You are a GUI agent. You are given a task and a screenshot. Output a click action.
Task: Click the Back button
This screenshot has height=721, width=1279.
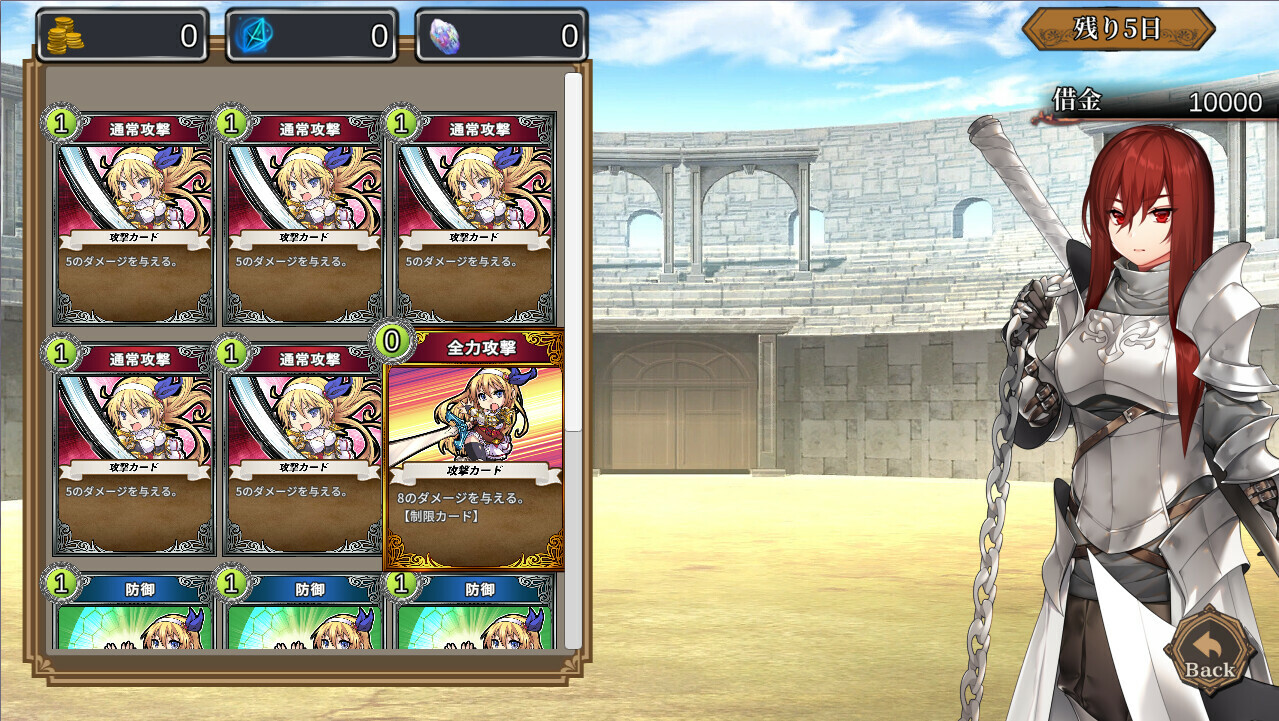coord(1209,654)
